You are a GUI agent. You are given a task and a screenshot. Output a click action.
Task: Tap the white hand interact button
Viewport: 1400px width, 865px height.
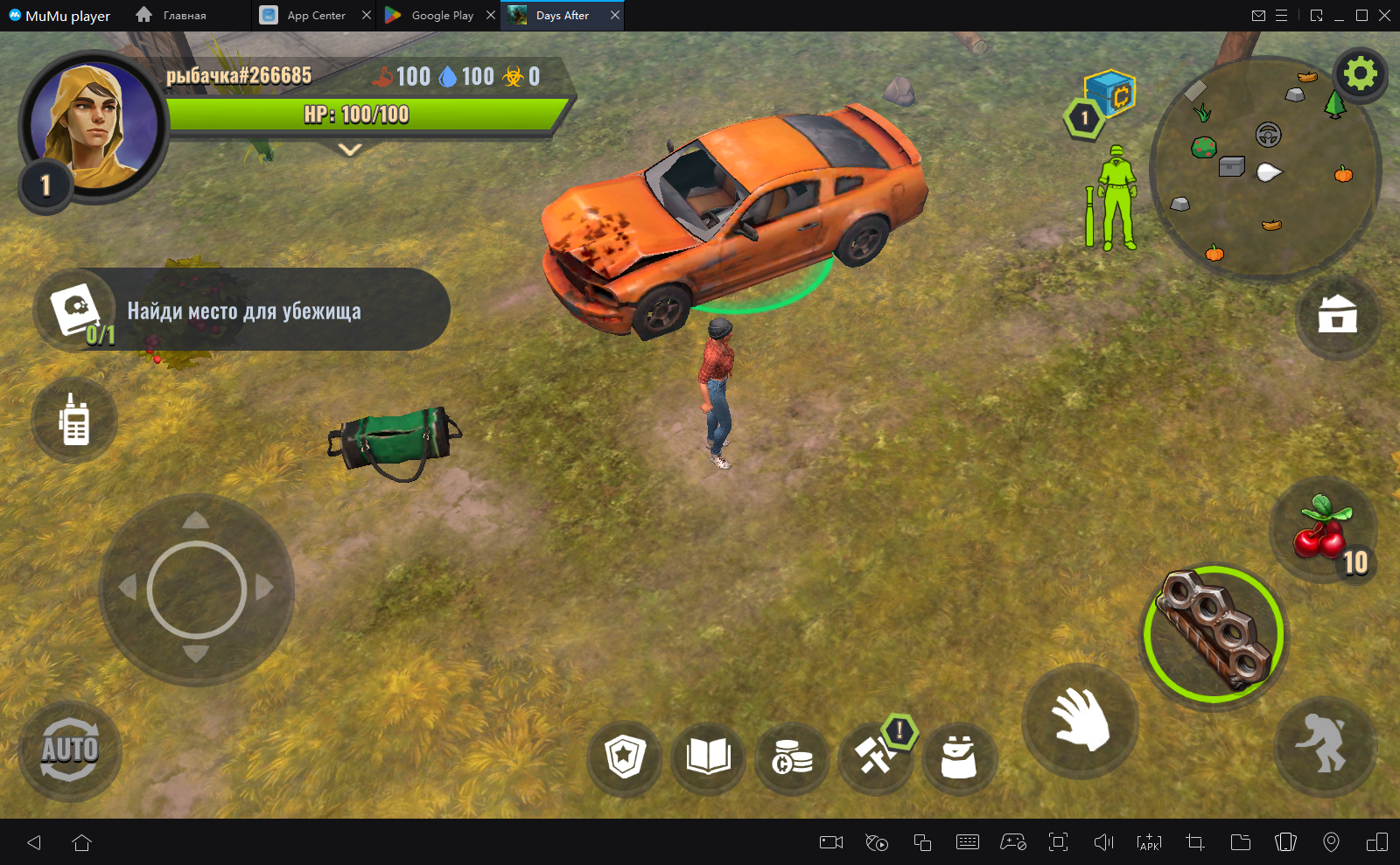[x=1080, y=720]
